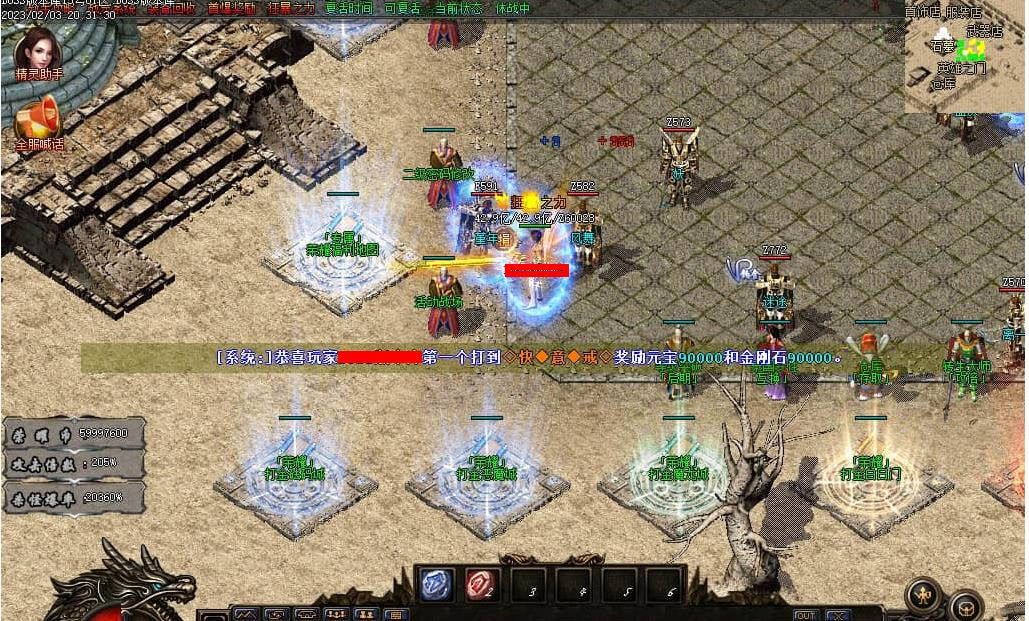Click the minimap in the corner

[x=965, y=60]
